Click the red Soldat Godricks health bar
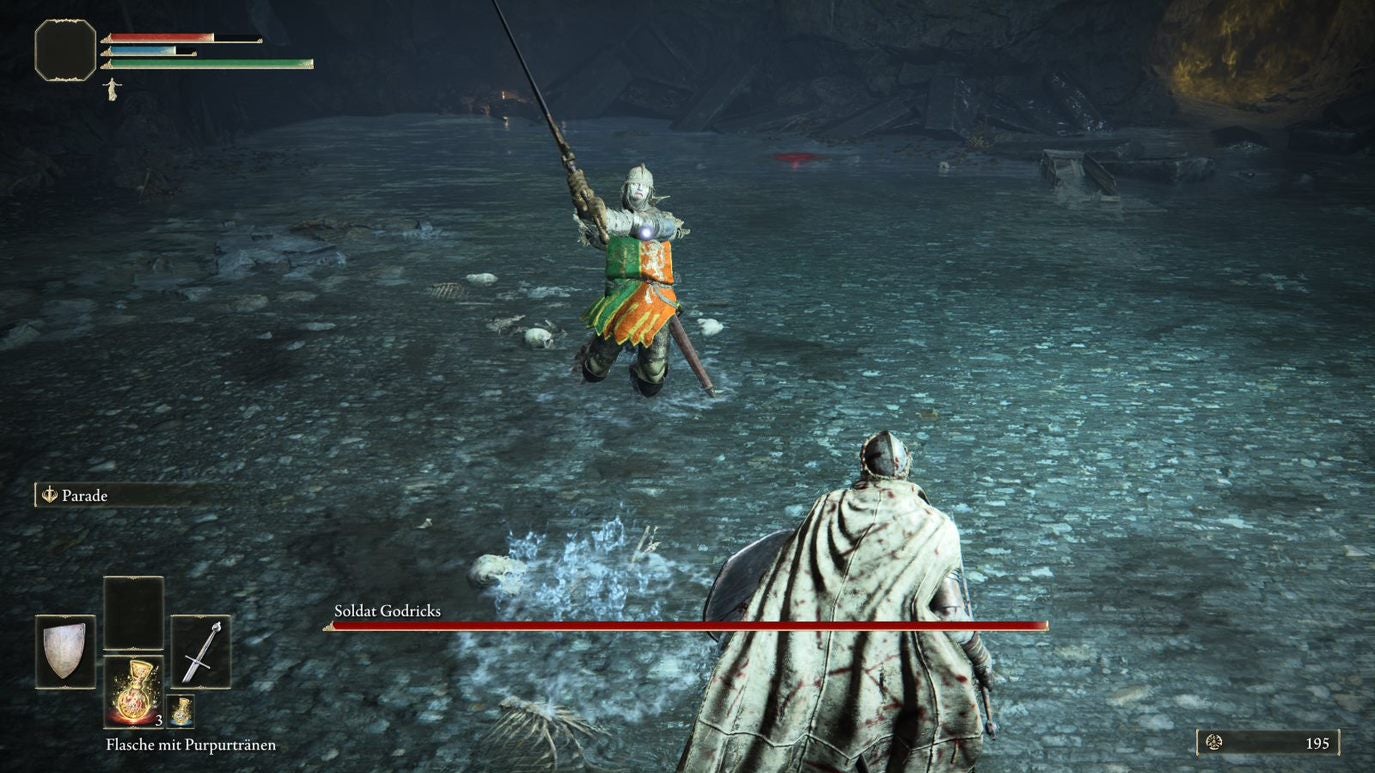The height and width of the screenshot is (773, 1375). (x=684, y=628)
